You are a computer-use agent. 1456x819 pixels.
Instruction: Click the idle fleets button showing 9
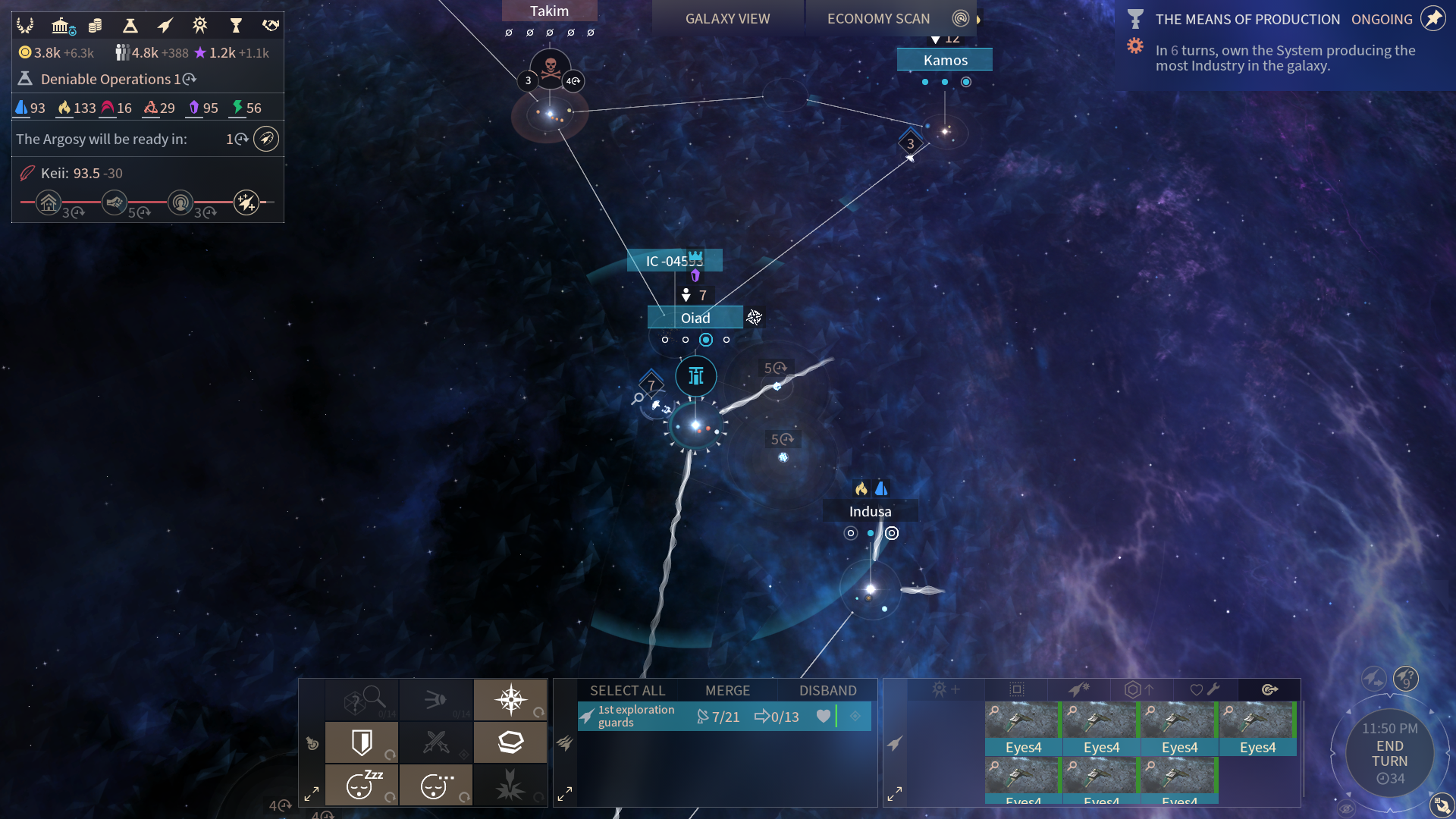tap(1405, 678)
